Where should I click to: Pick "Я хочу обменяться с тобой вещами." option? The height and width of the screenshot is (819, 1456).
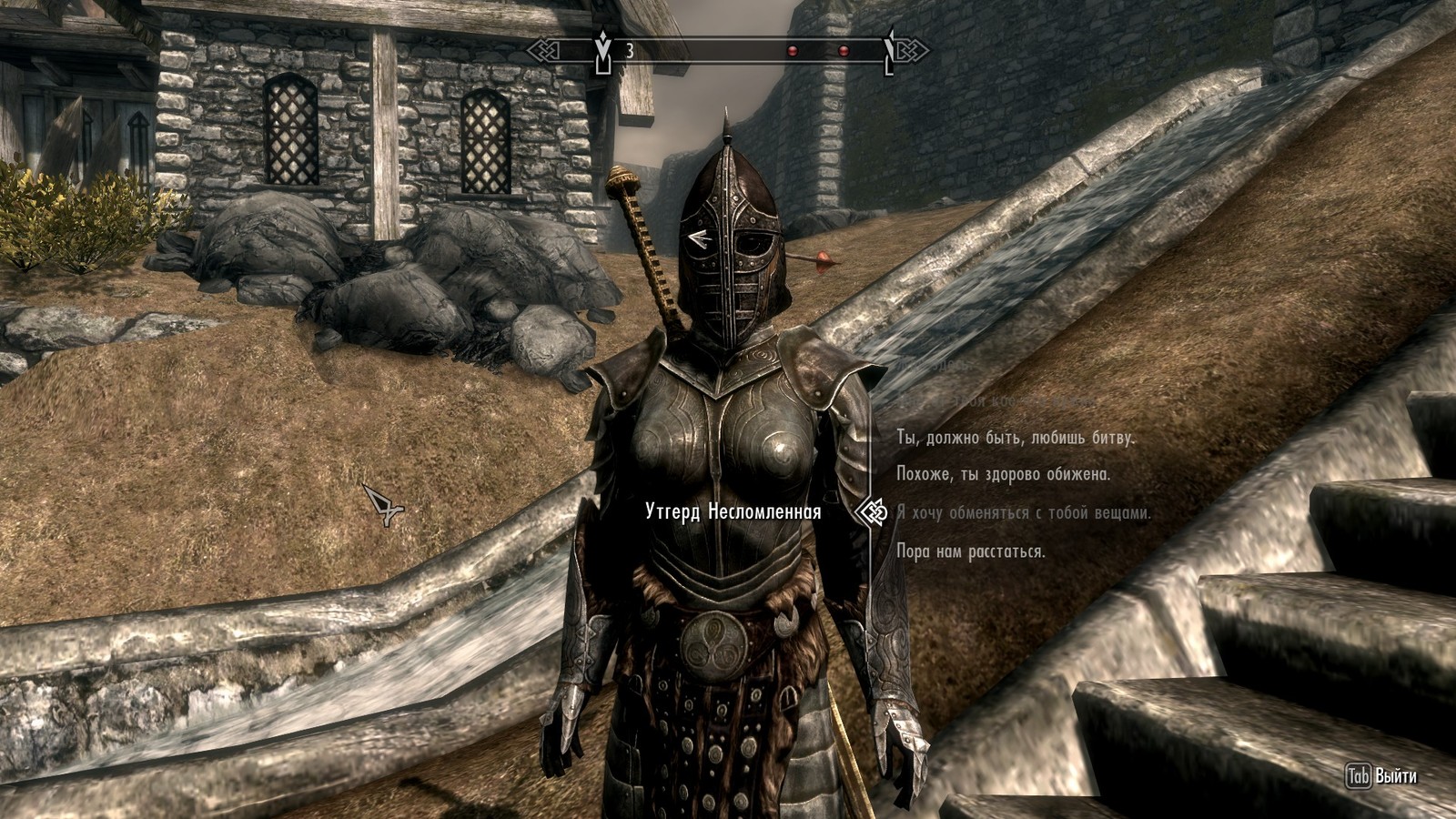pyautogui.click(x=1024, y=512)
